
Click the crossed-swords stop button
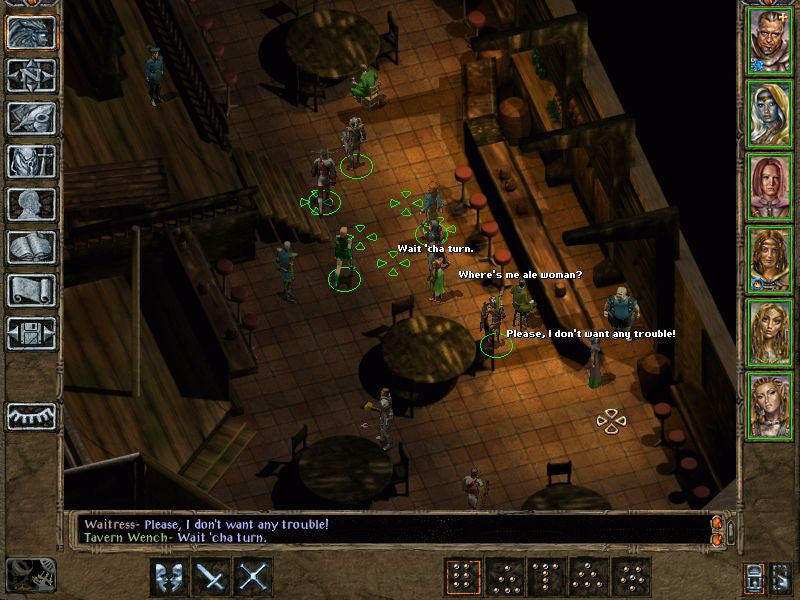point(255,577)
